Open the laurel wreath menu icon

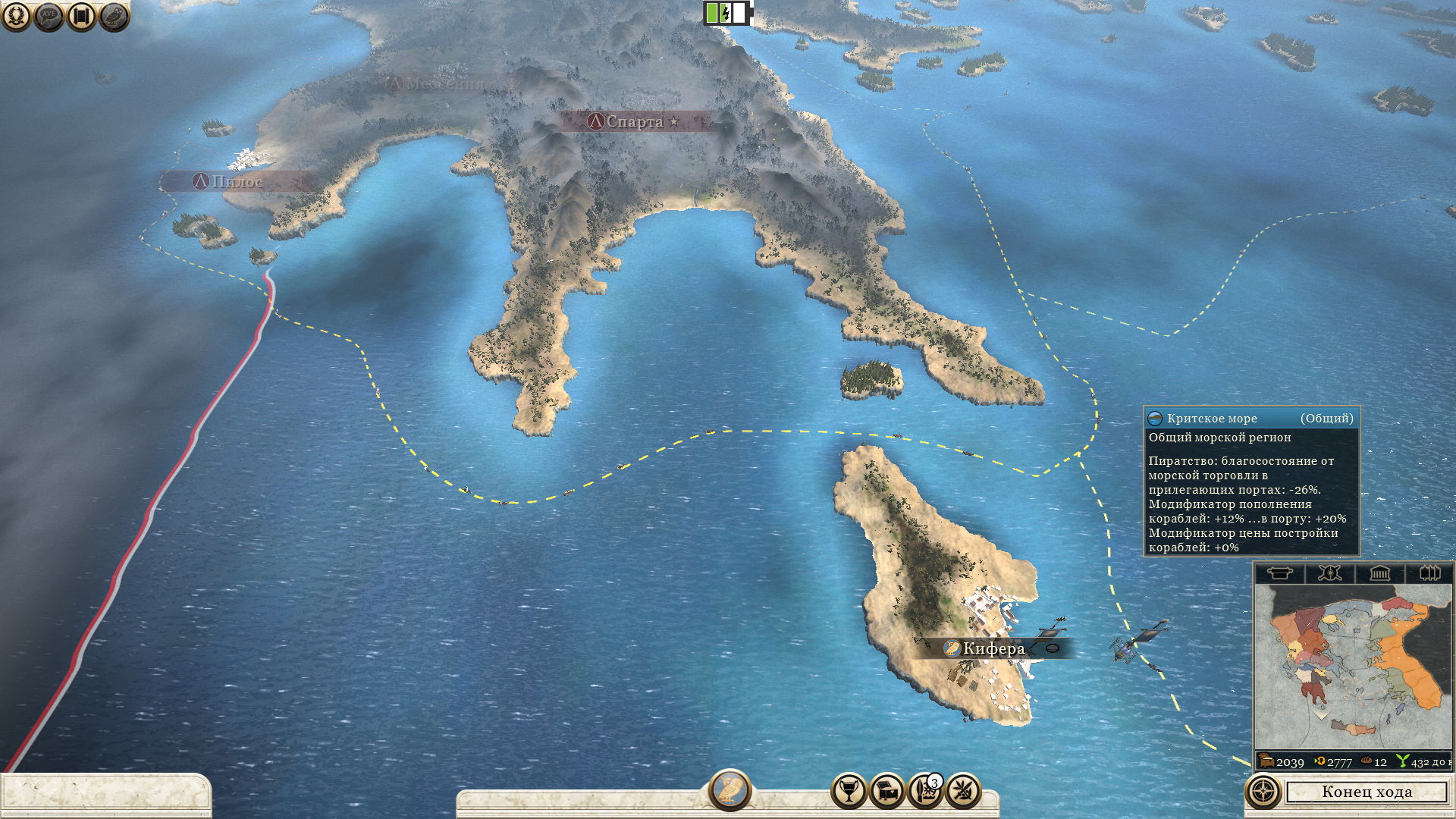[x=16, y=16]
